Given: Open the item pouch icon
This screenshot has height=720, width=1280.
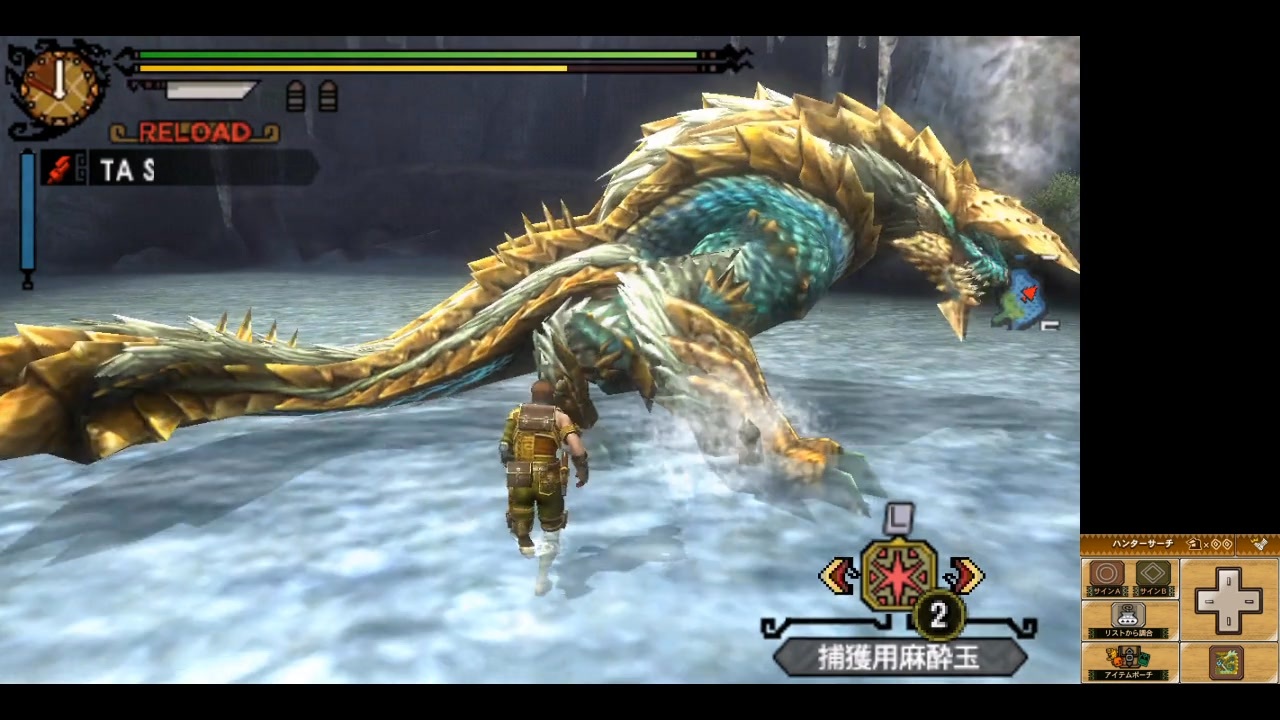Looking at the screenshot, I should 1128,658.
